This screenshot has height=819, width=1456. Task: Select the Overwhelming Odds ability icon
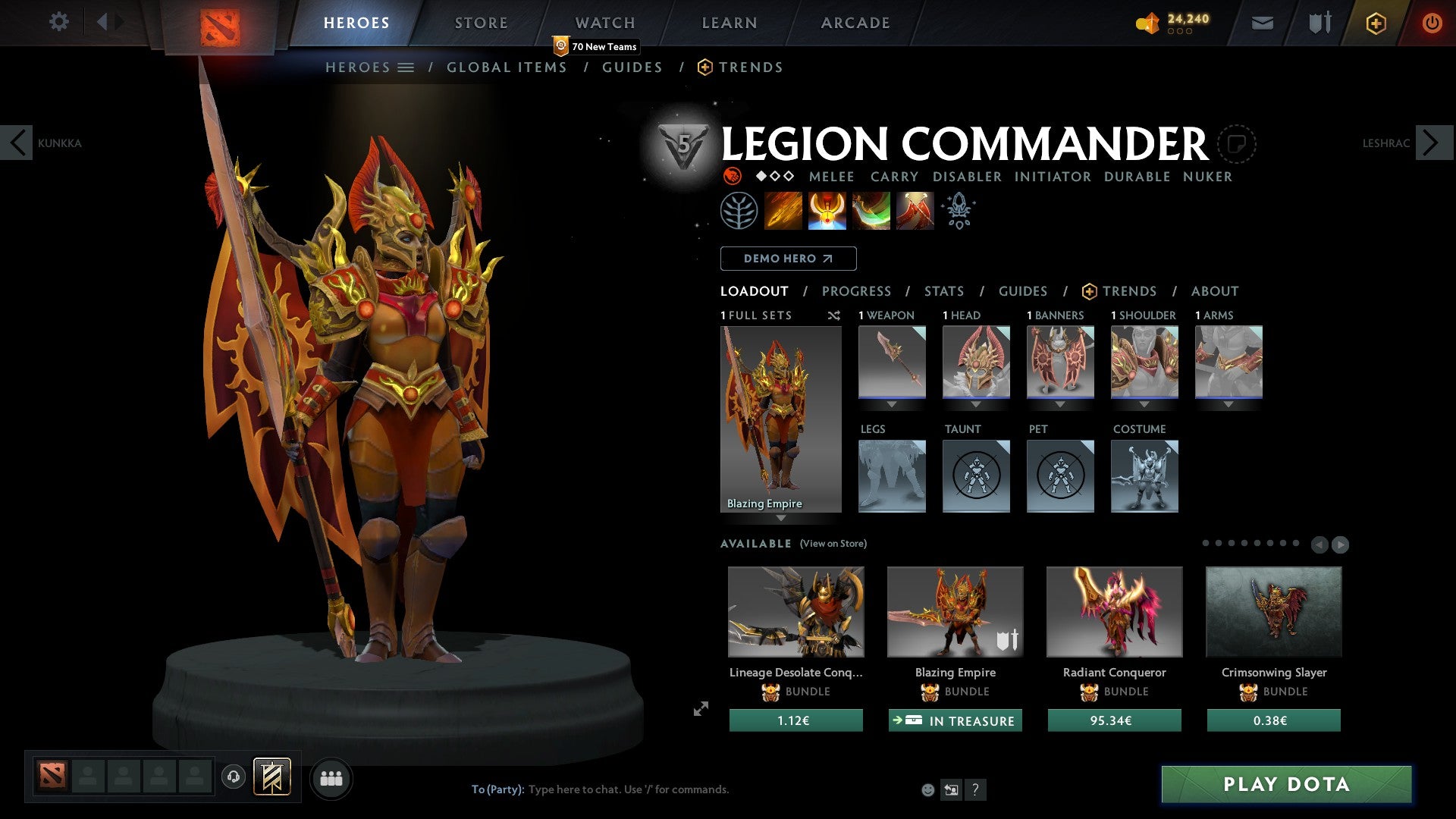784,210
